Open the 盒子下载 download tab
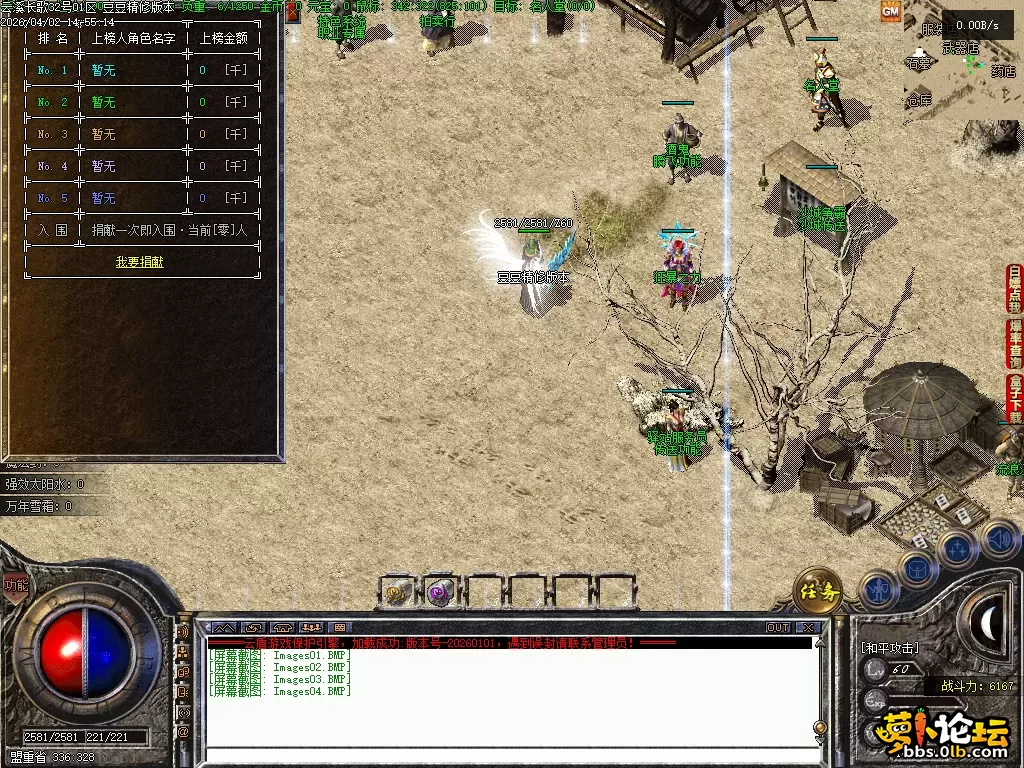The width and height of the screenshot is (1024, 768). point(1015,397)
